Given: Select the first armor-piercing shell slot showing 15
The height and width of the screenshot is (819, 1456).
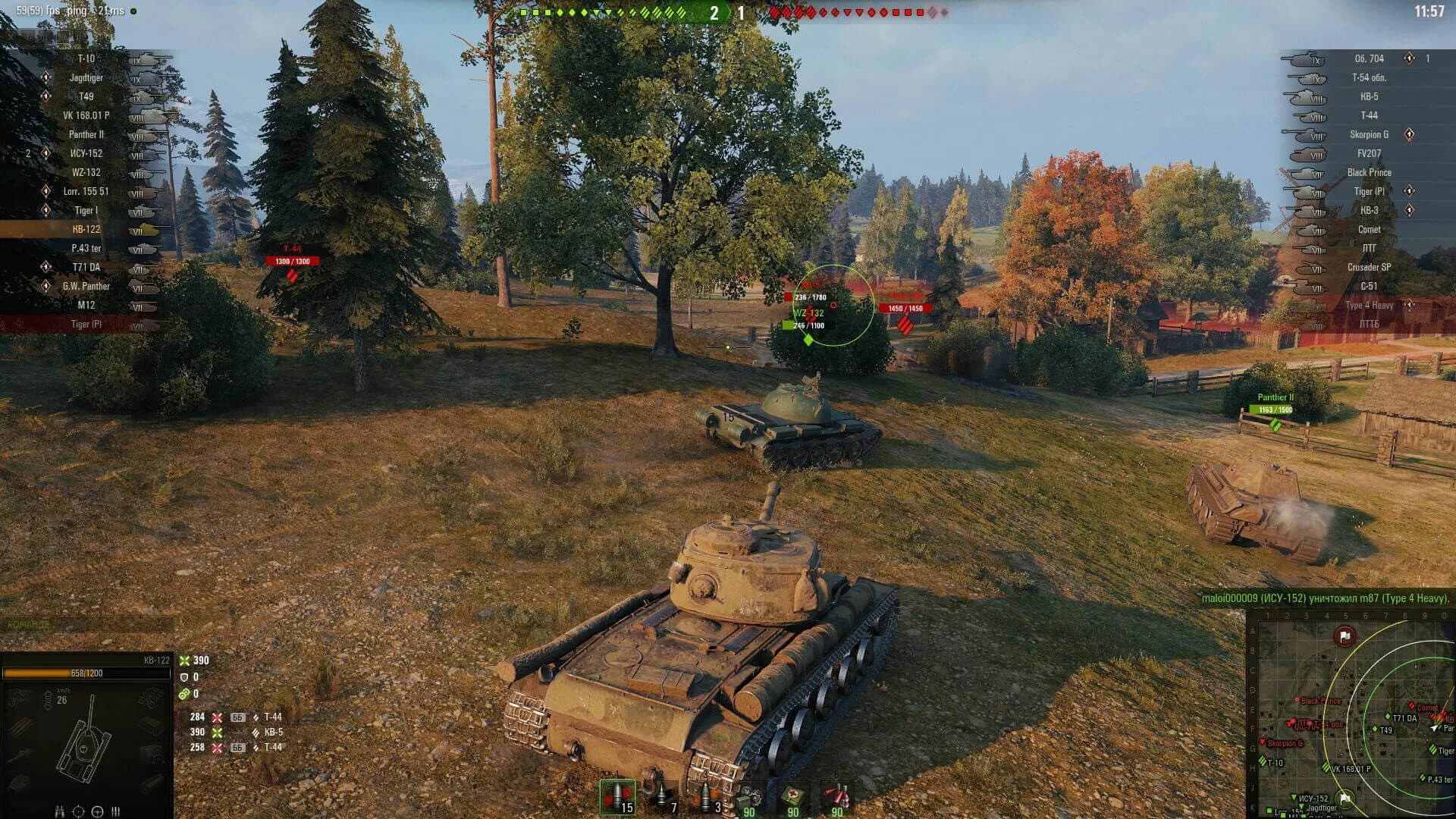Looking at the screenshot, I should tap(618, 796).
